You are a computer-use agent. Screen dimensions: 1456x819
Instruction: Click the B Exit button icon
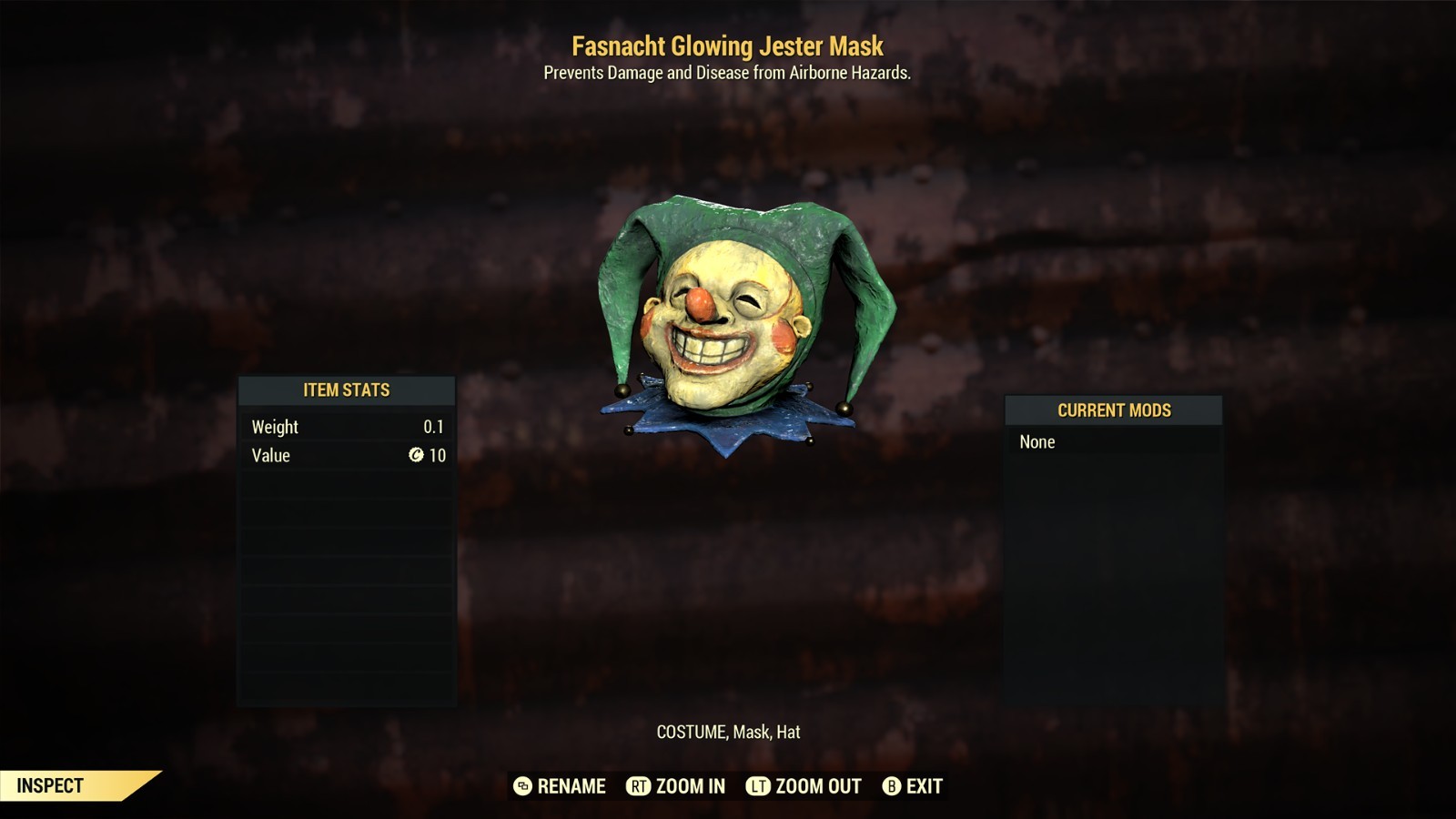point(889,786)
